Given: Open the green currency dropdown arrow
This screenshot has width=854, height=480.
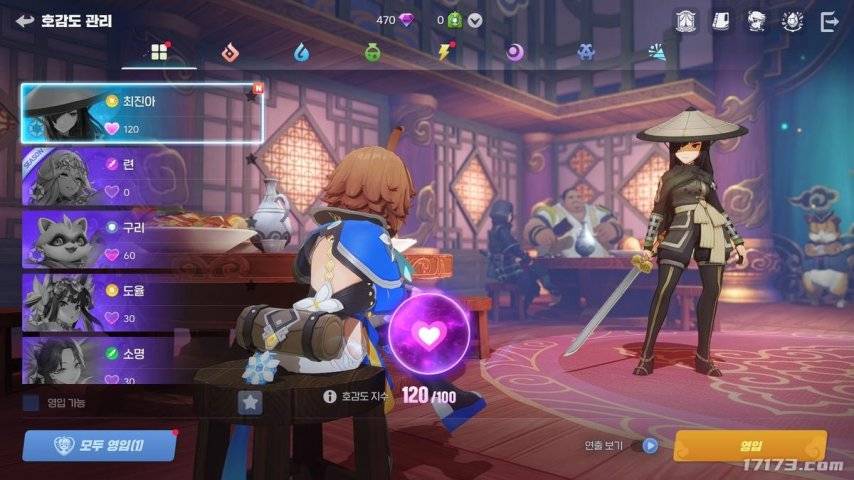Looking at the screenshot, I should tap(475, 20).
